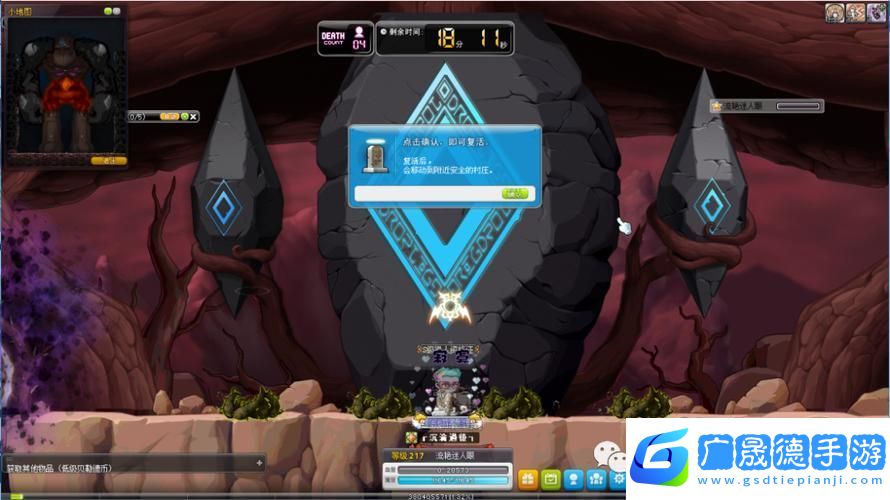Click the boss minimap preview
Viewport: 890px width, 500px height.
(64, 87)
